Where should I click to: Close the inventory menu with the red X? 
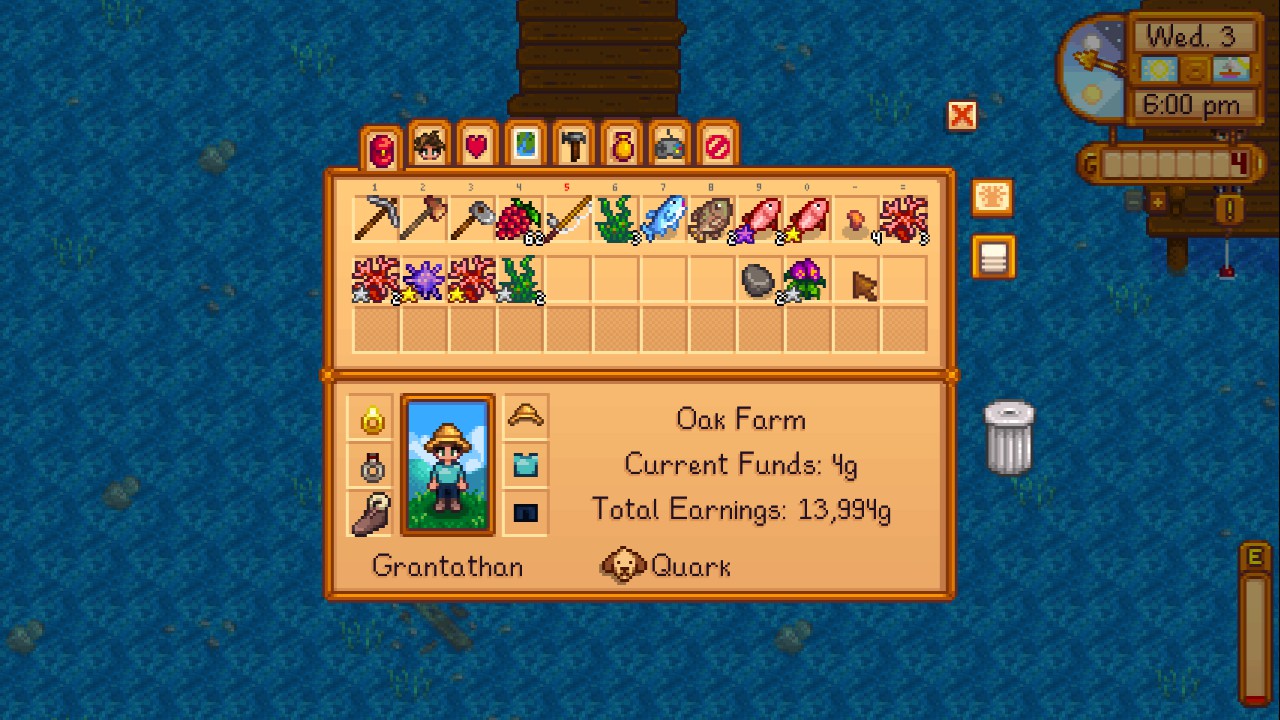pos(961,116)
